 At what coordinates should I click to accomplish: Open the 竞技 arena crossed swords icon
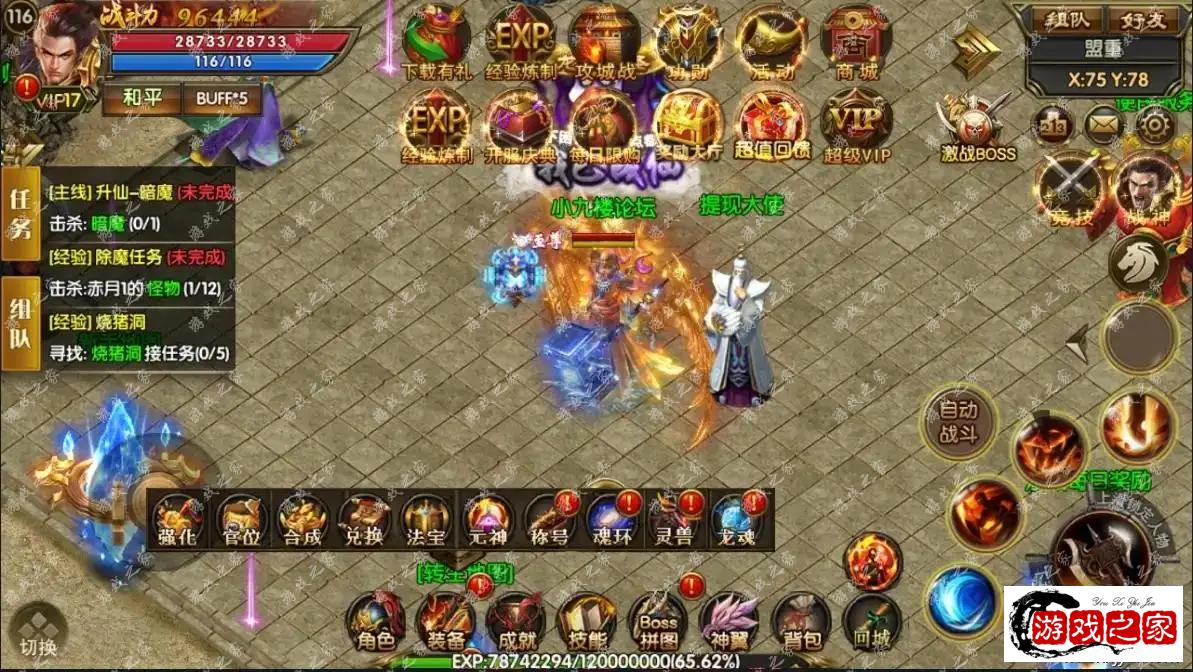pyautogui.click(x=1068, y=190)
